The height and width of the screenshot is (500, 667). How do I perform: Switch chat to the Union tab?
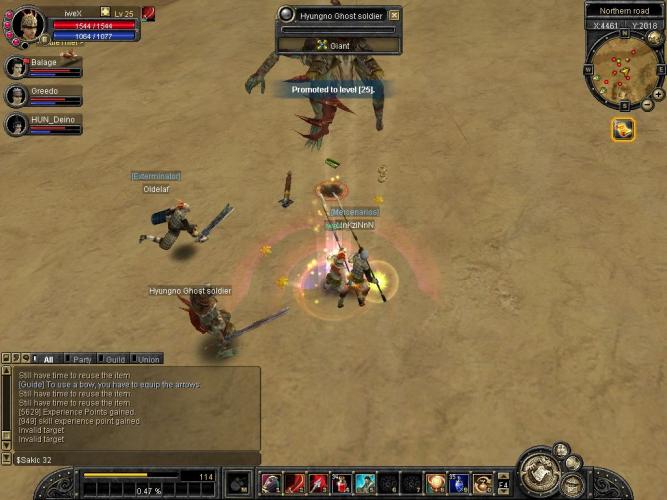tap(148, 359)
